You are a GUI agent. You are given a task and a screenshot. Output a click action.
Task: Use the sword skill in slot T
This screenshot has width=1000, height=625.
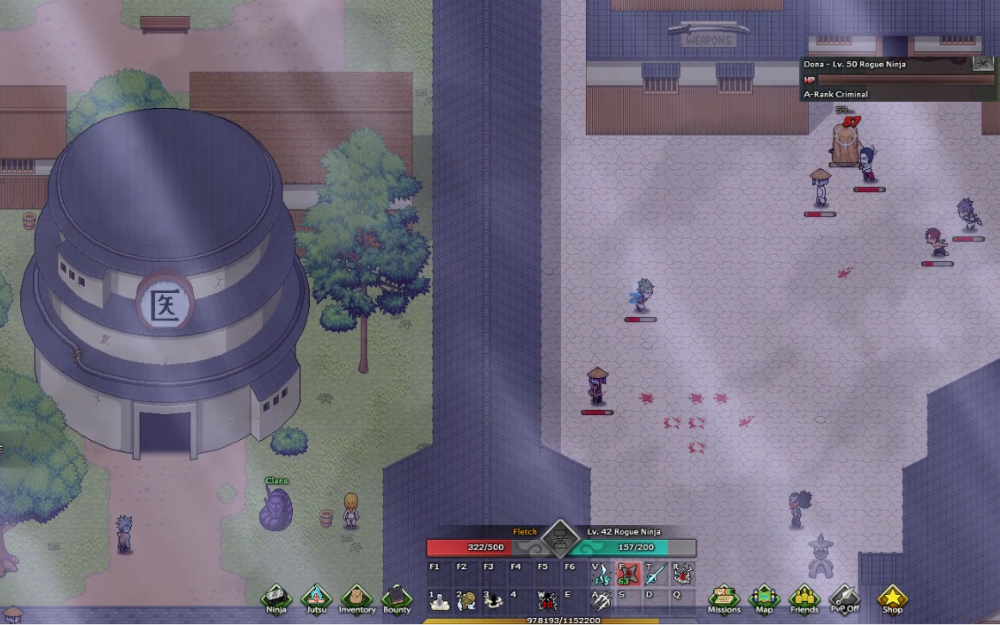(x=655, y=574)
